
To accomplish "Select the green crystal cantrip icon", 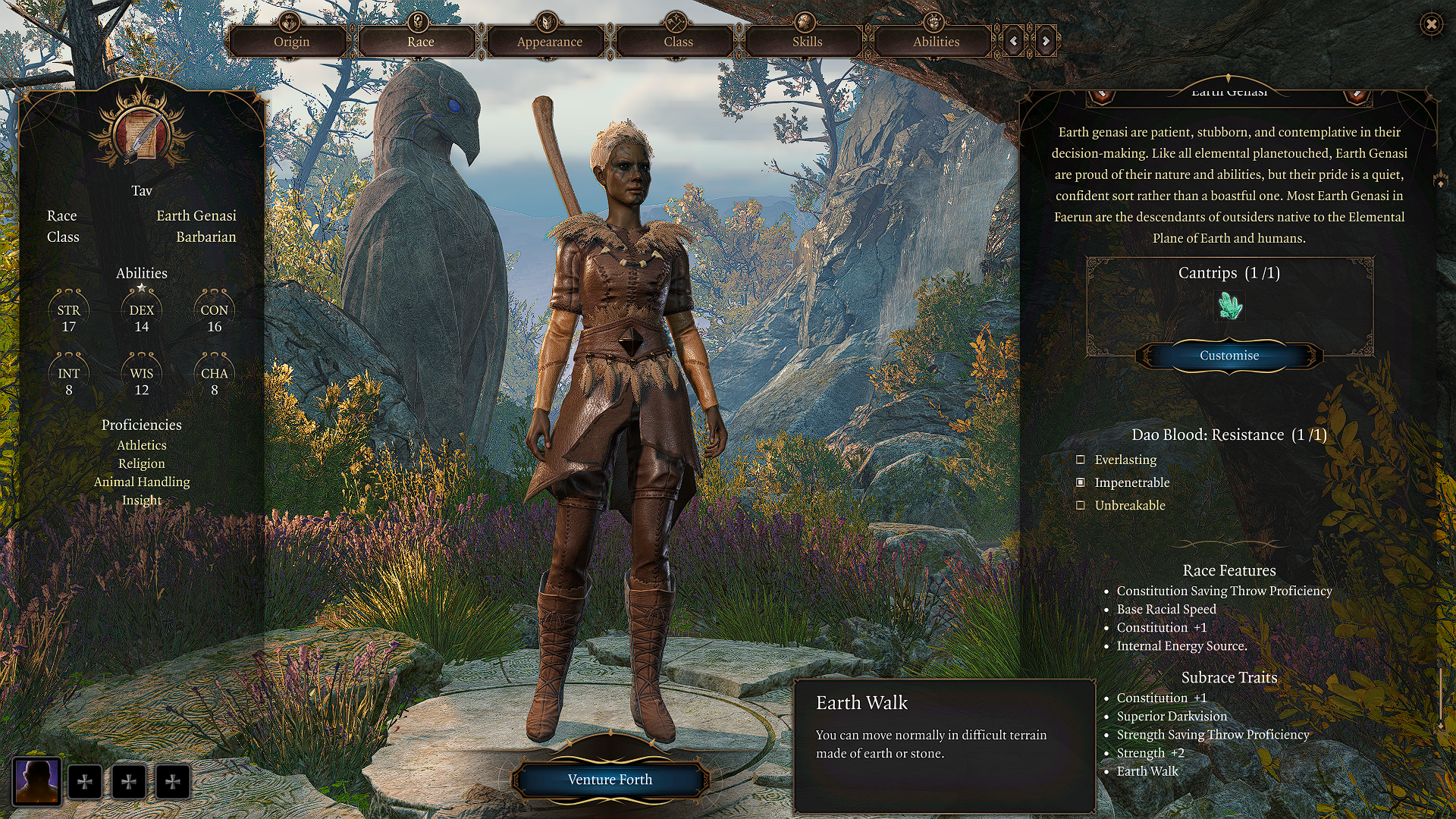I will click(x=1229, y=306).
